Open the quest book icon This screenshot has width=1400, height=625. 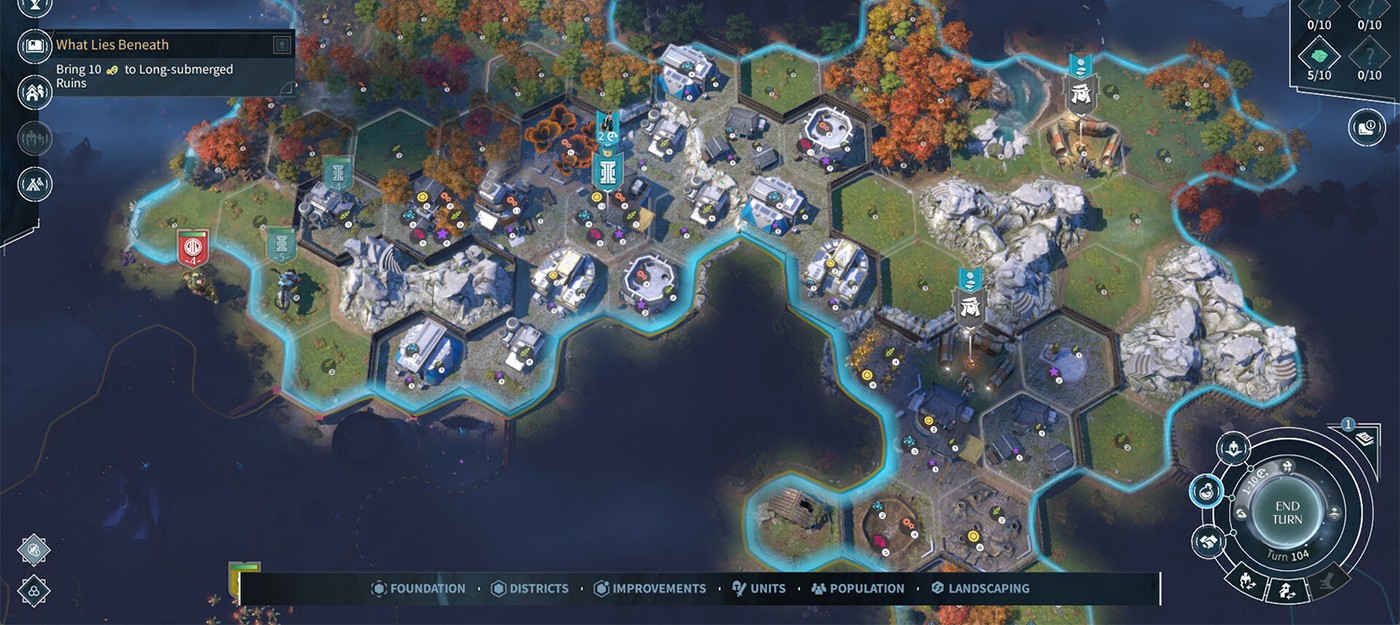click(x=35, y=45)
